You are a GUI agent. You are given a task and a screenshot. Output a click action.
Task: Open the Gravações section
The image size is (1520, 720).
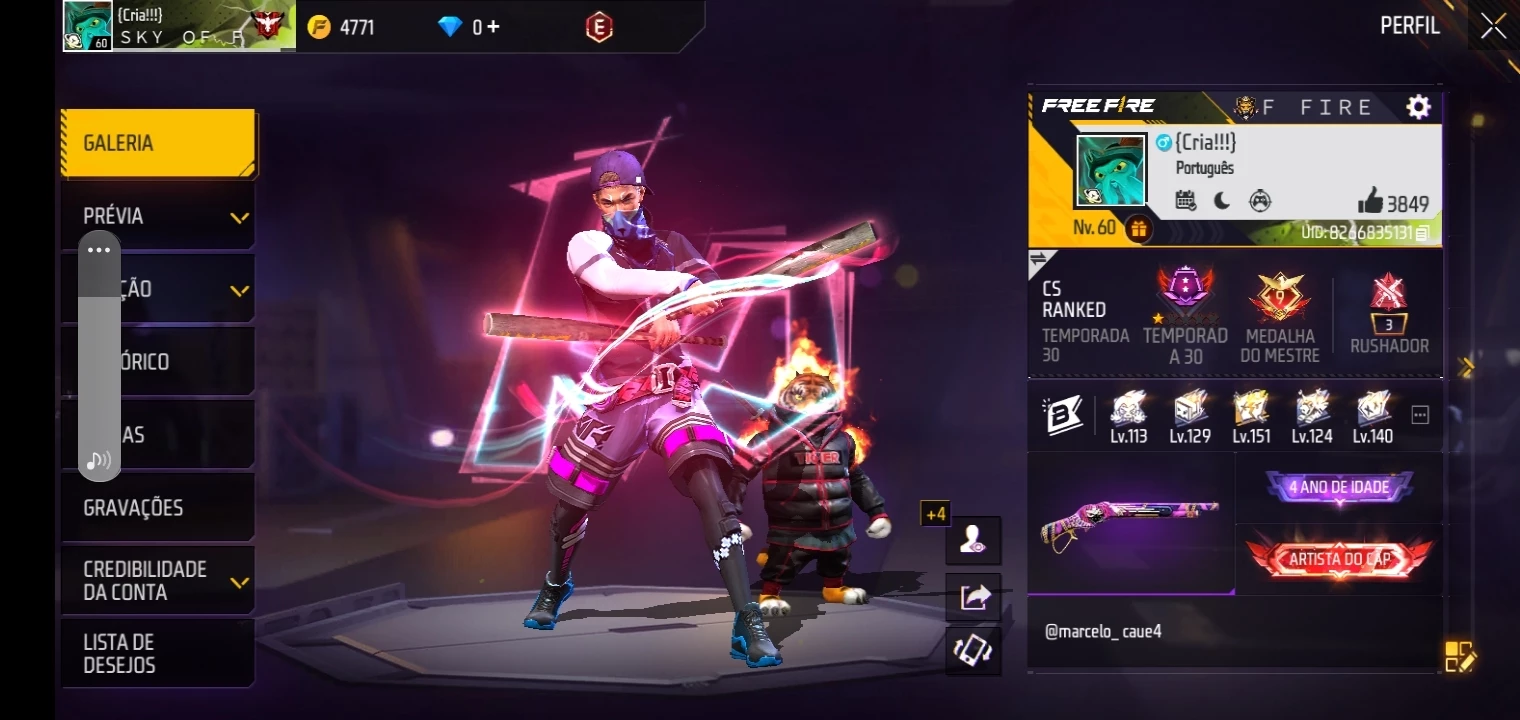[157, 508]
